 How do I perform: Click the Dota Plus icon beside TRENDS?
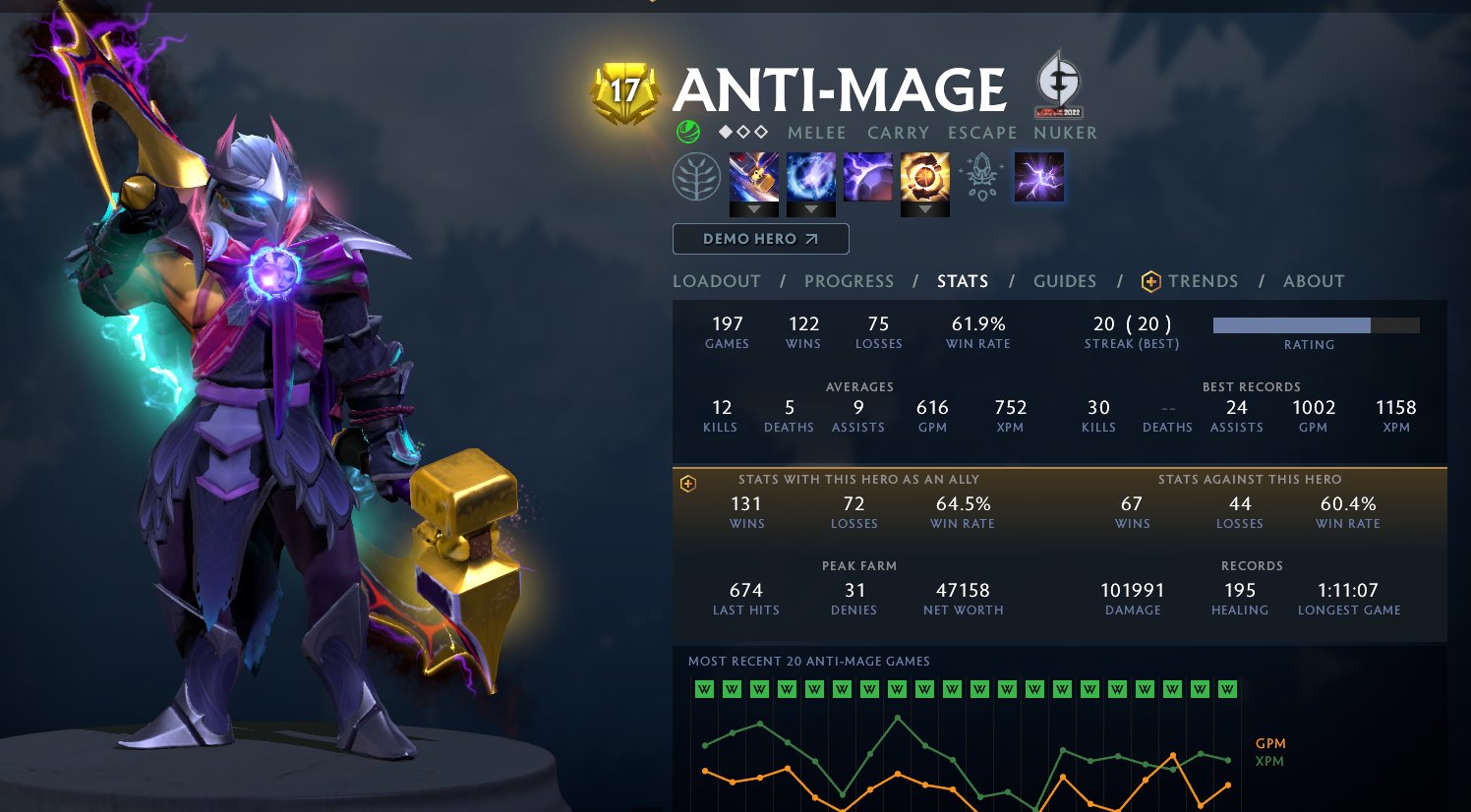coord(1151,281)
